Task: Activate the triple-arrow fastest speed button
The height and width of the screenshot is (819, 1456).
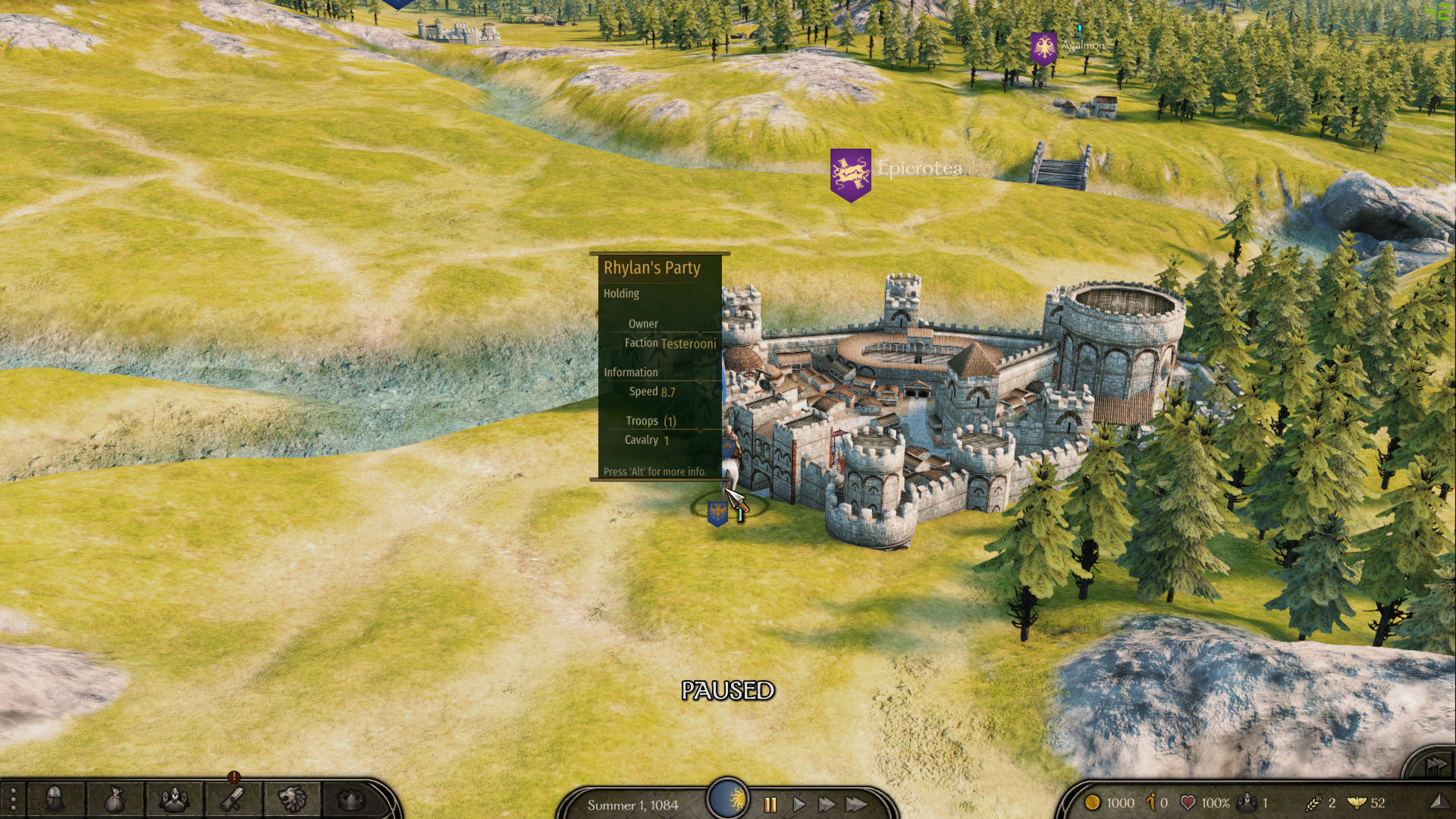Action: tap(857, 805)
